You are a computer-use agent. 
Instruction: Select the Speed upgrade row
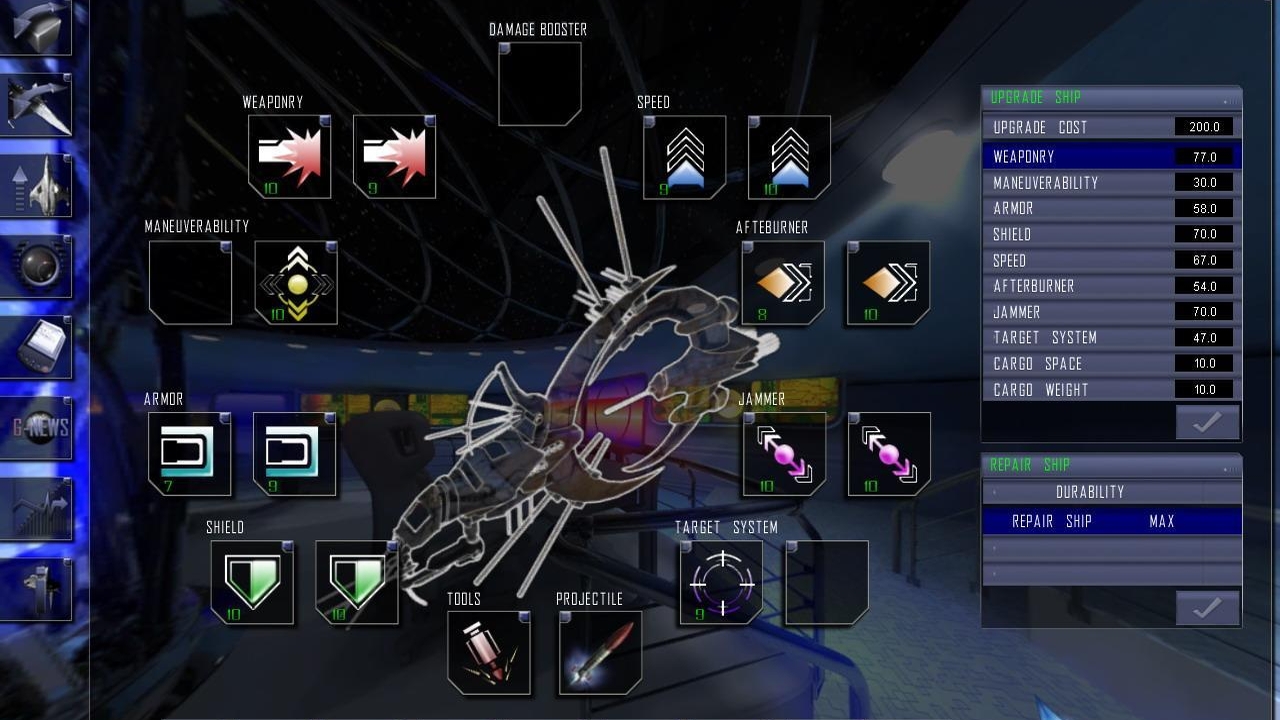coord(1110,261)
